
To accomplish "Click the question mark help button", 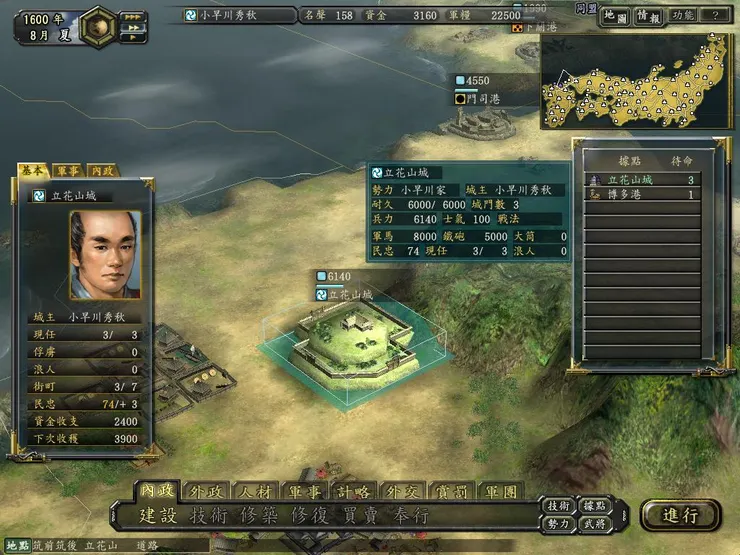I will [714, 16].
